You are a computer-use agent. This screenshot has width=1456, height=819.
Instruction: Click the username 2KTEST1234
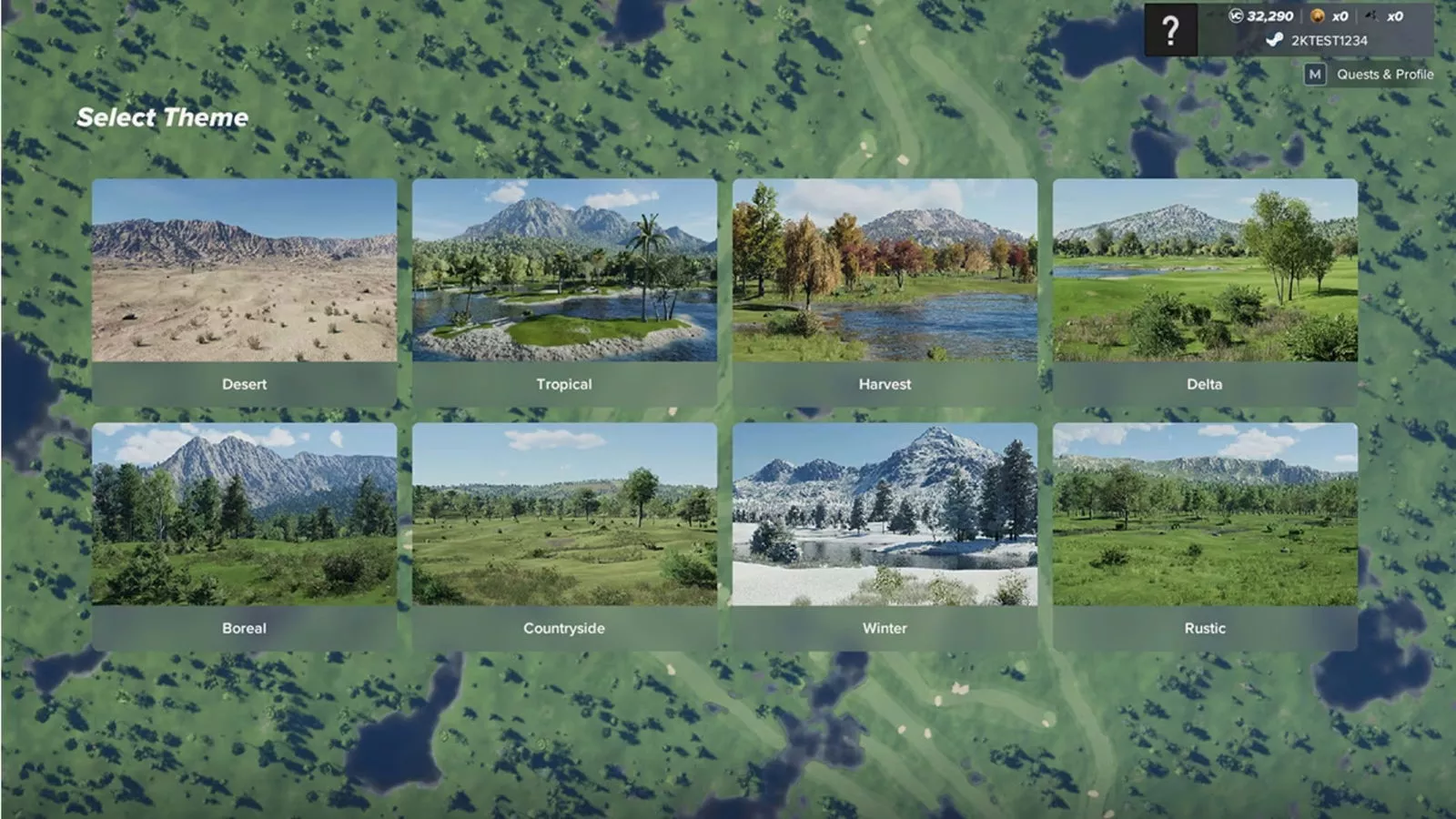(x=1331, y=40)
